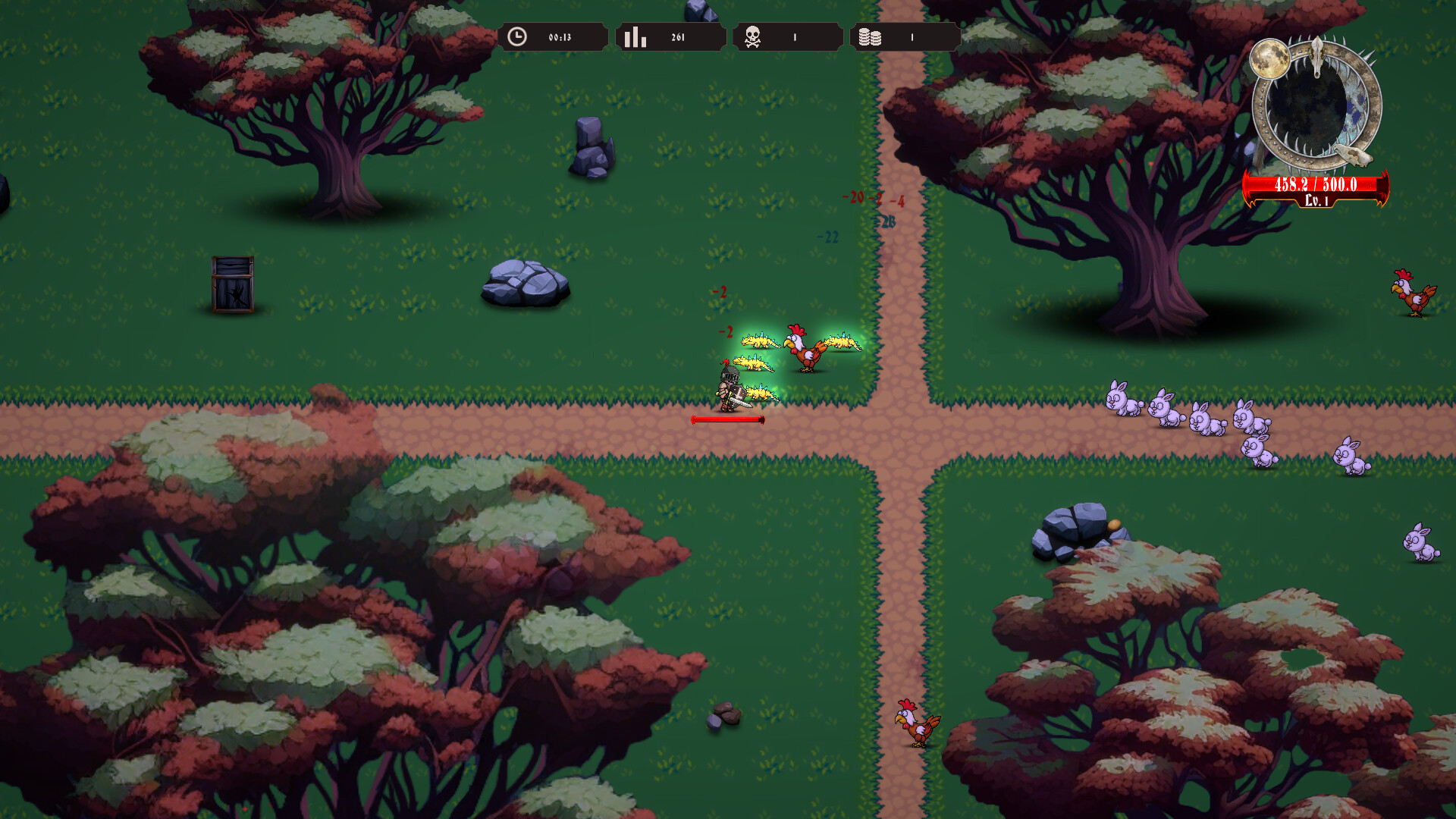Viewport: 1456px width, 819px height.
Task: Select the bar chart score icon
Action: pyautogui.click(x=636, y=35)
